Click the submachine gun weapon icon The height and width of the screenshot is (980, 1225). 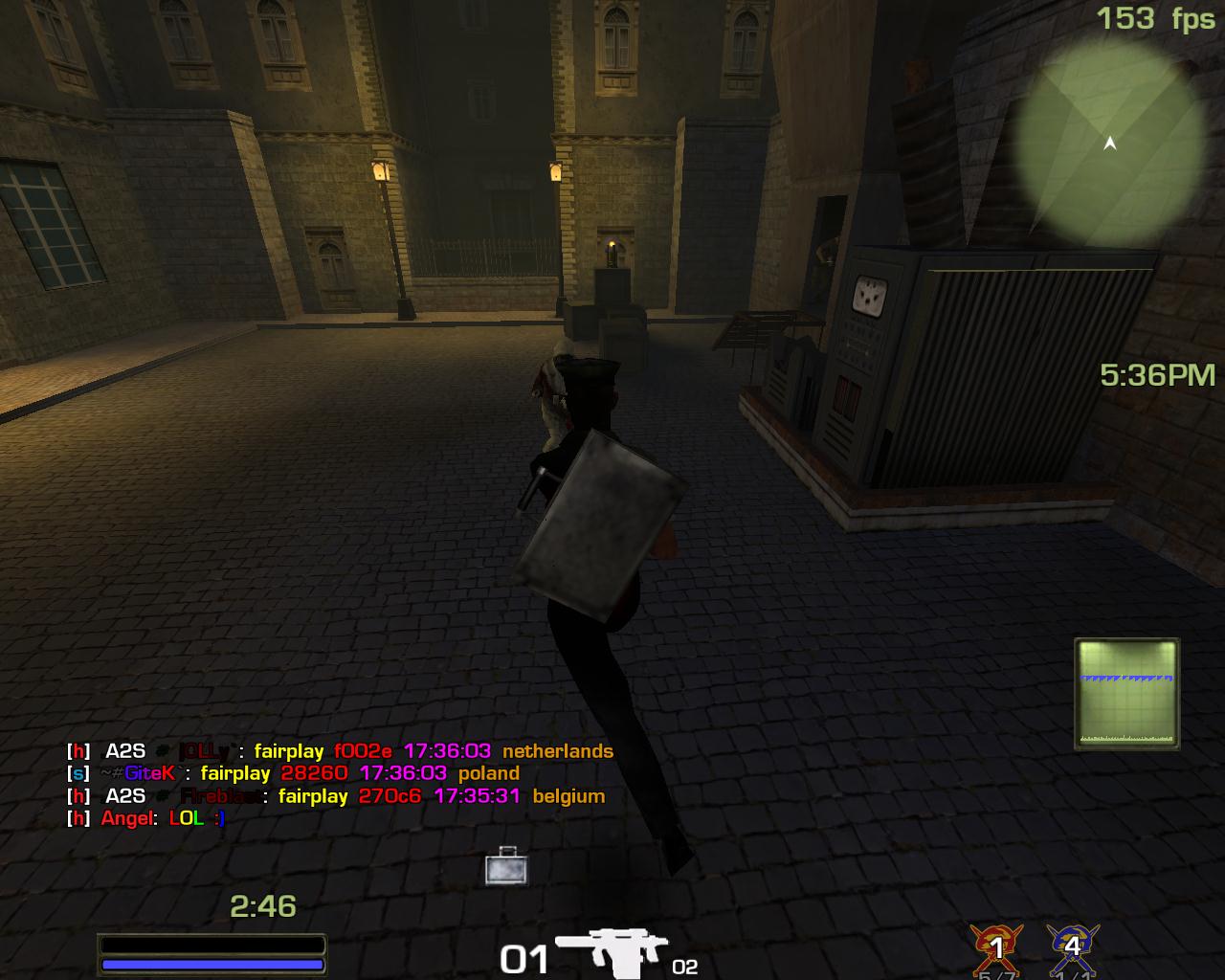(x=611, y=953)
